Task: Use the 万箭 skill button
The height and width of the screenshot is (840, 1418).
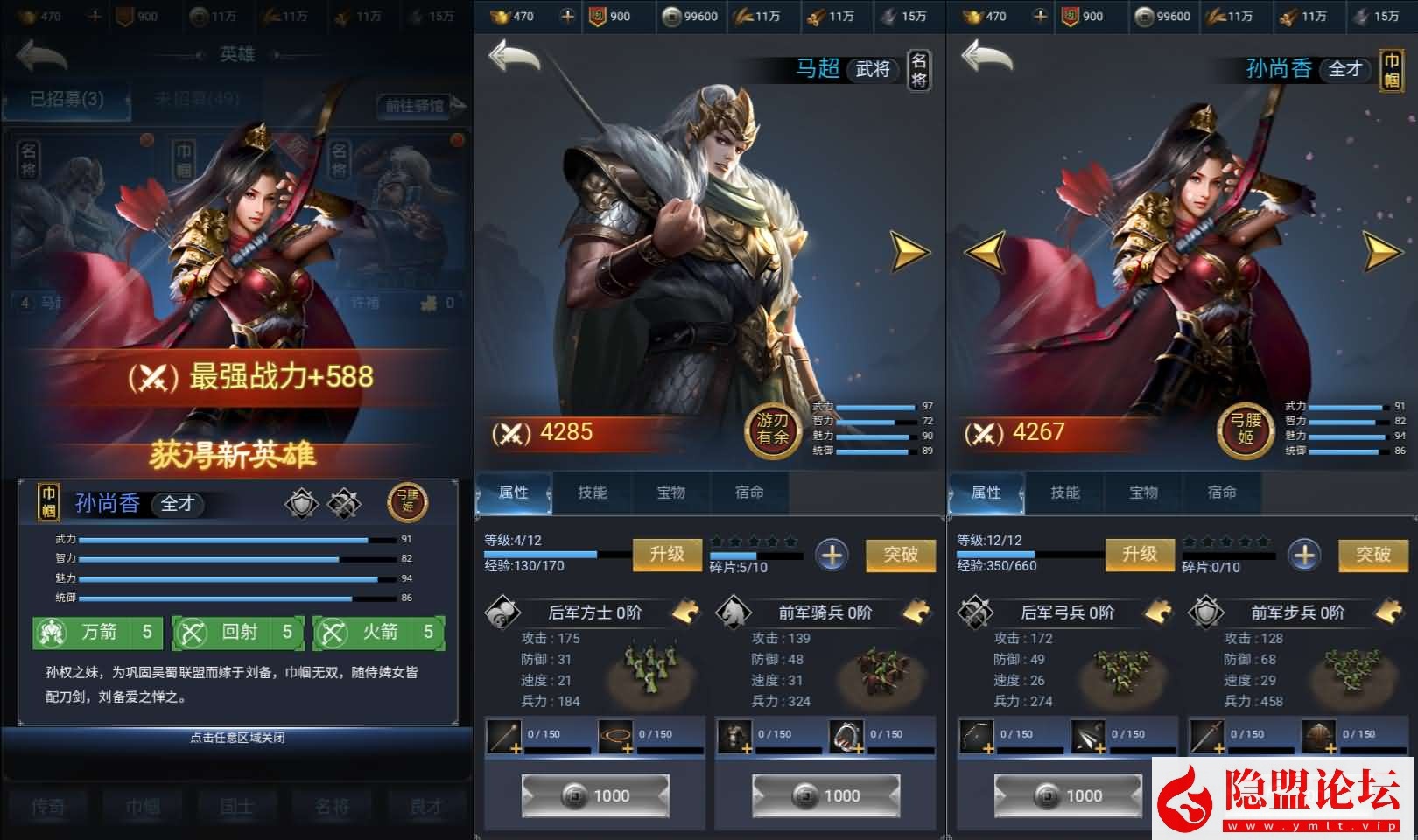Action: [x=97, y=632]
